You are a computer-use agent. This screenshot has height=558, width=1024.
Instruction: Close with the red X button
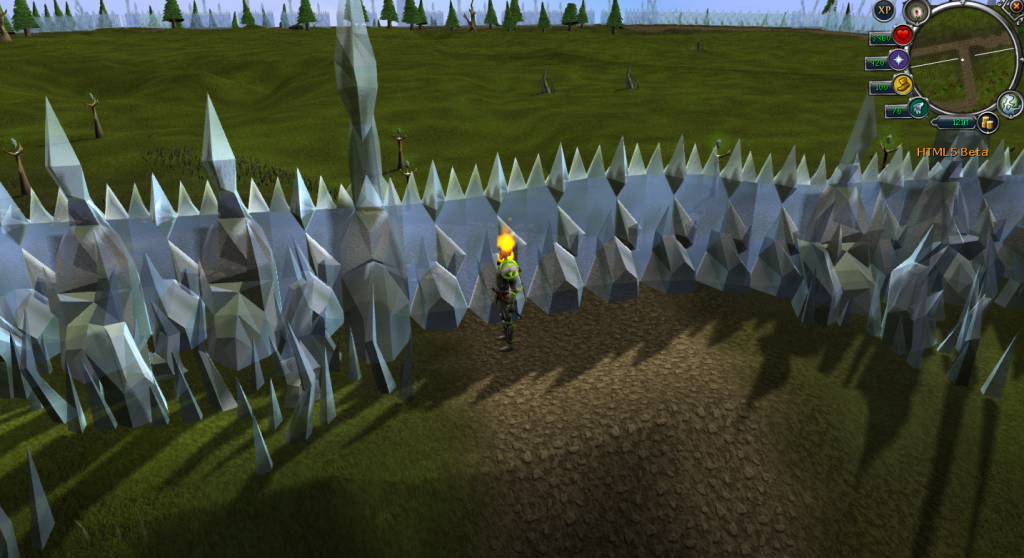(x=1017, y=6)
